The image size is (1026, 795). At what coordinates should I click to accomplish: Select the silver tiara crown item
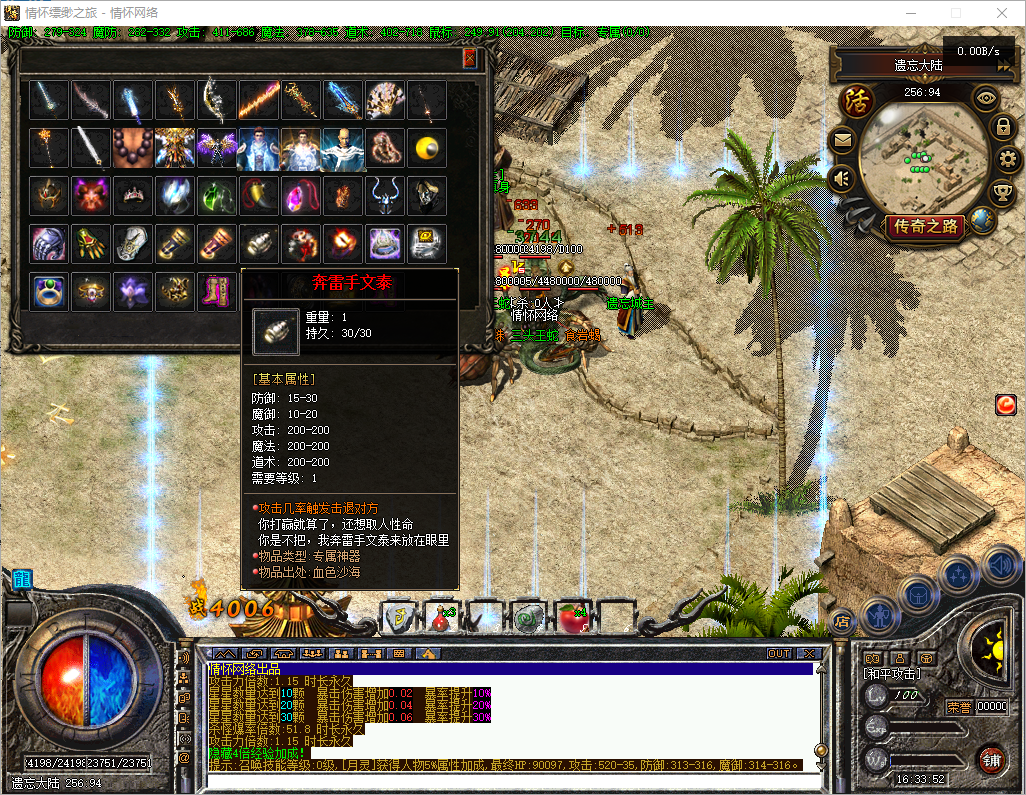tap(132, 196)
